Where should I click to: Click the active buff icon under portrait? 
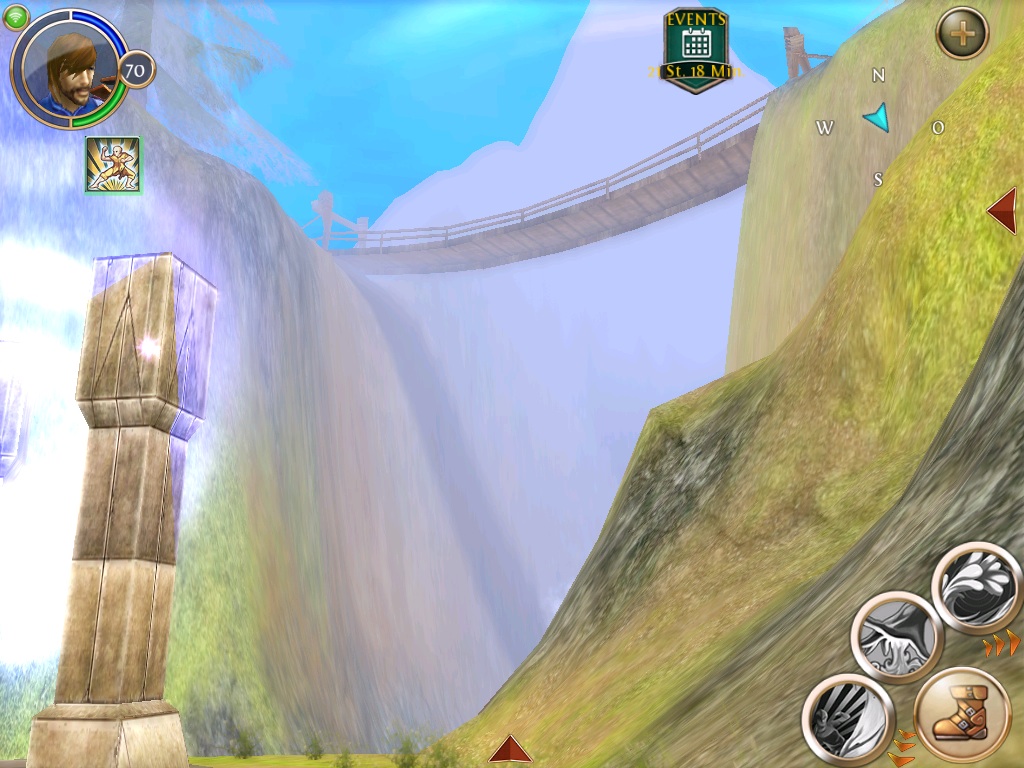[x=113, y=165]
